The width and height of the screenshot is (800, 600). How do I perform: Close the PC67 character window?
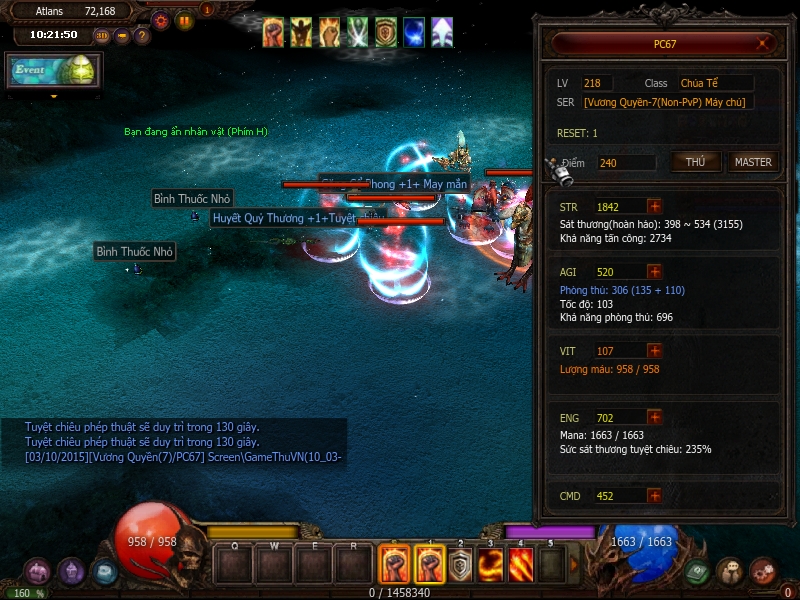pyautogui.click(x=764, y=43)
